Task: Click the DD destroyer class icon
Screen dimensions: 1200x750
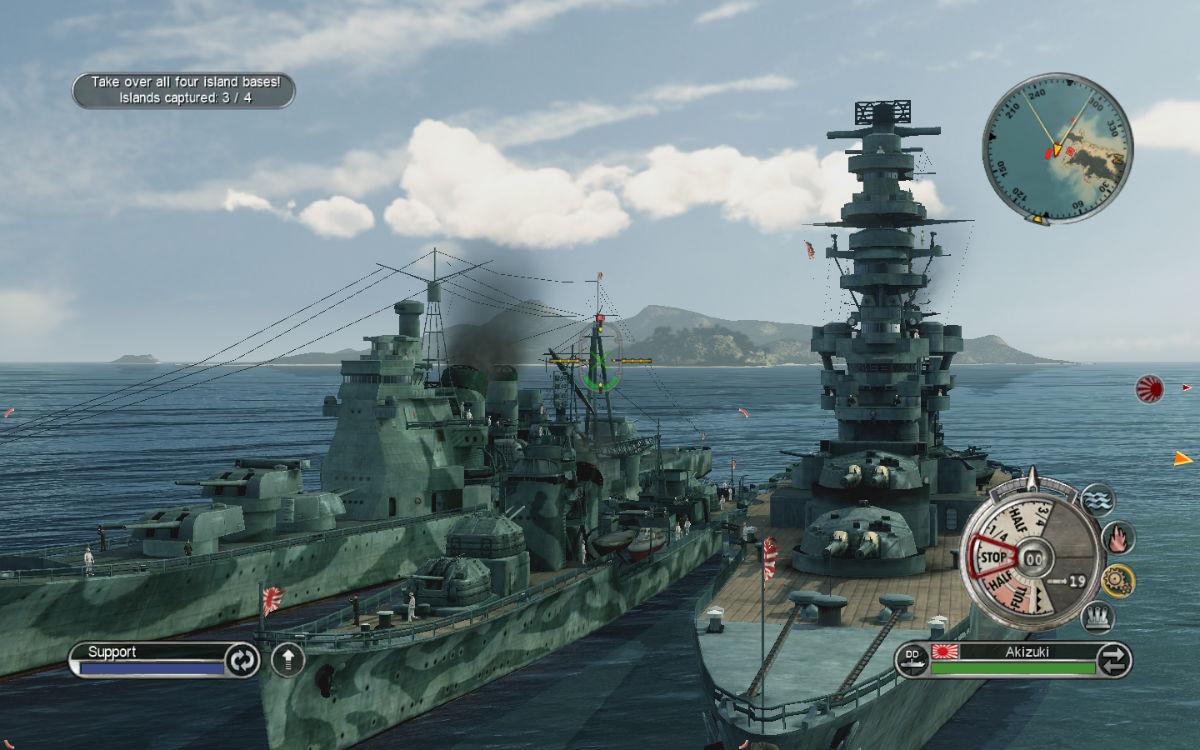Action: coord(912,659)
